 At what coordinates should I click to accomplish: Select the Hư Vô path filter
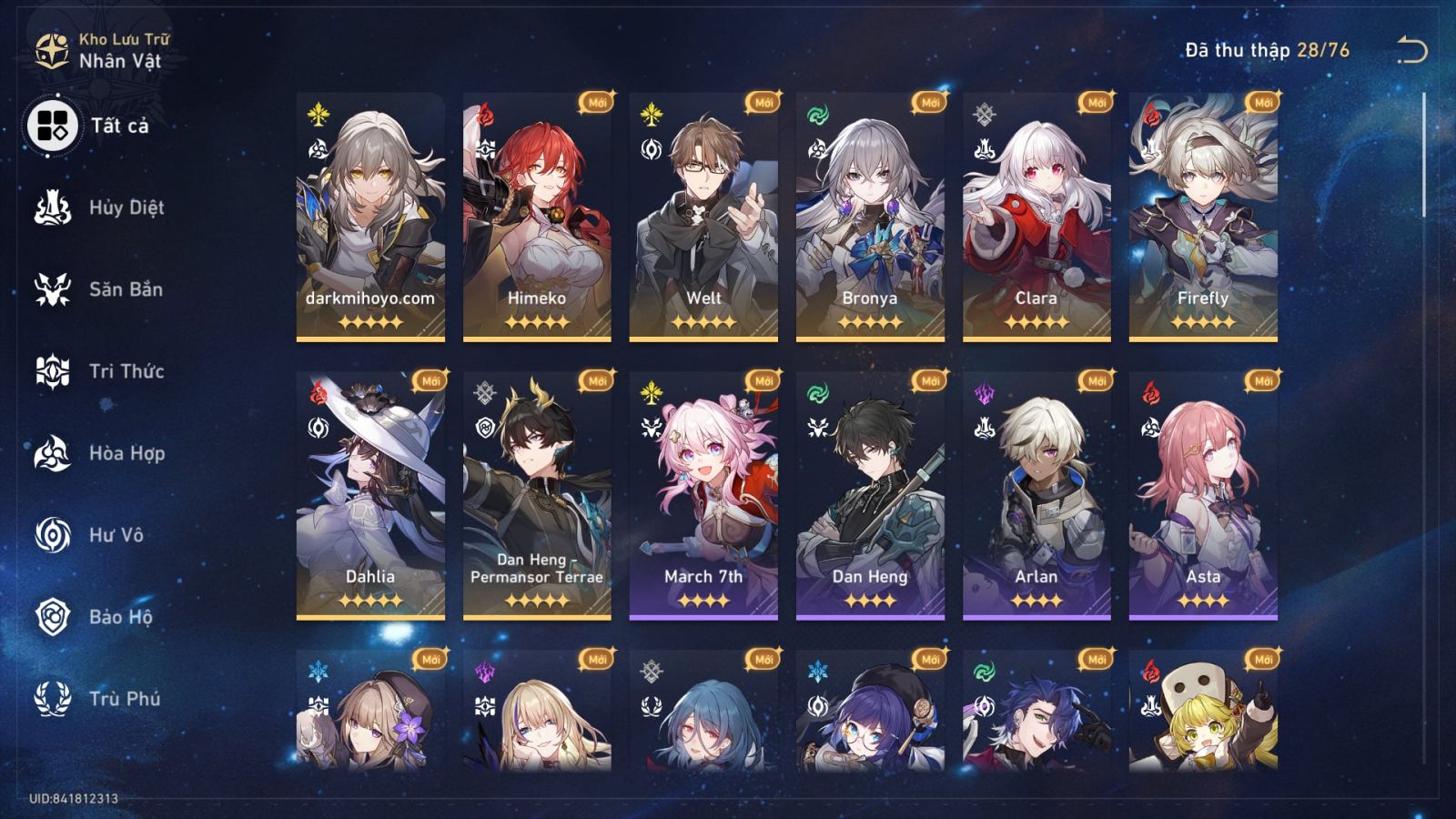point(55,536)
